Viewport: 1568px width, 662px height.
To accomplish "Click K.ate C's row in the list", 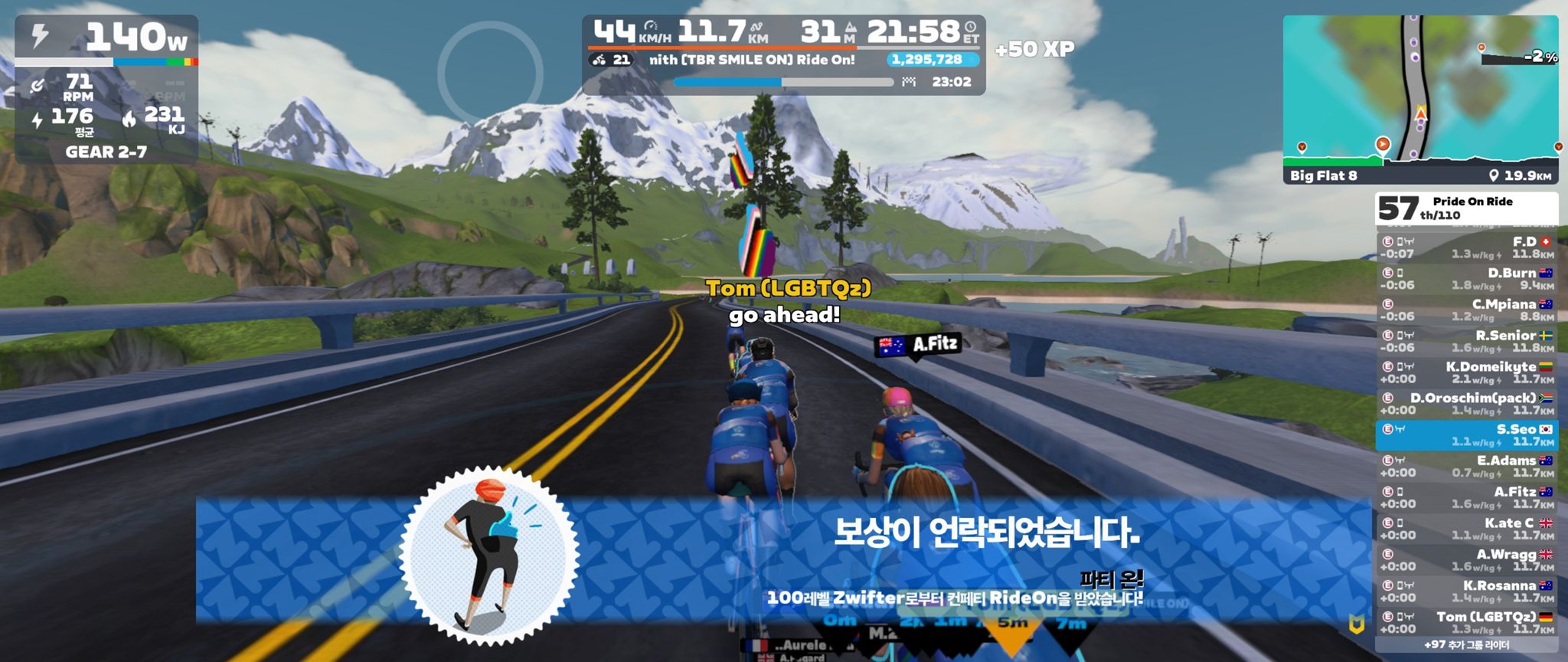I will (1466, 529).
